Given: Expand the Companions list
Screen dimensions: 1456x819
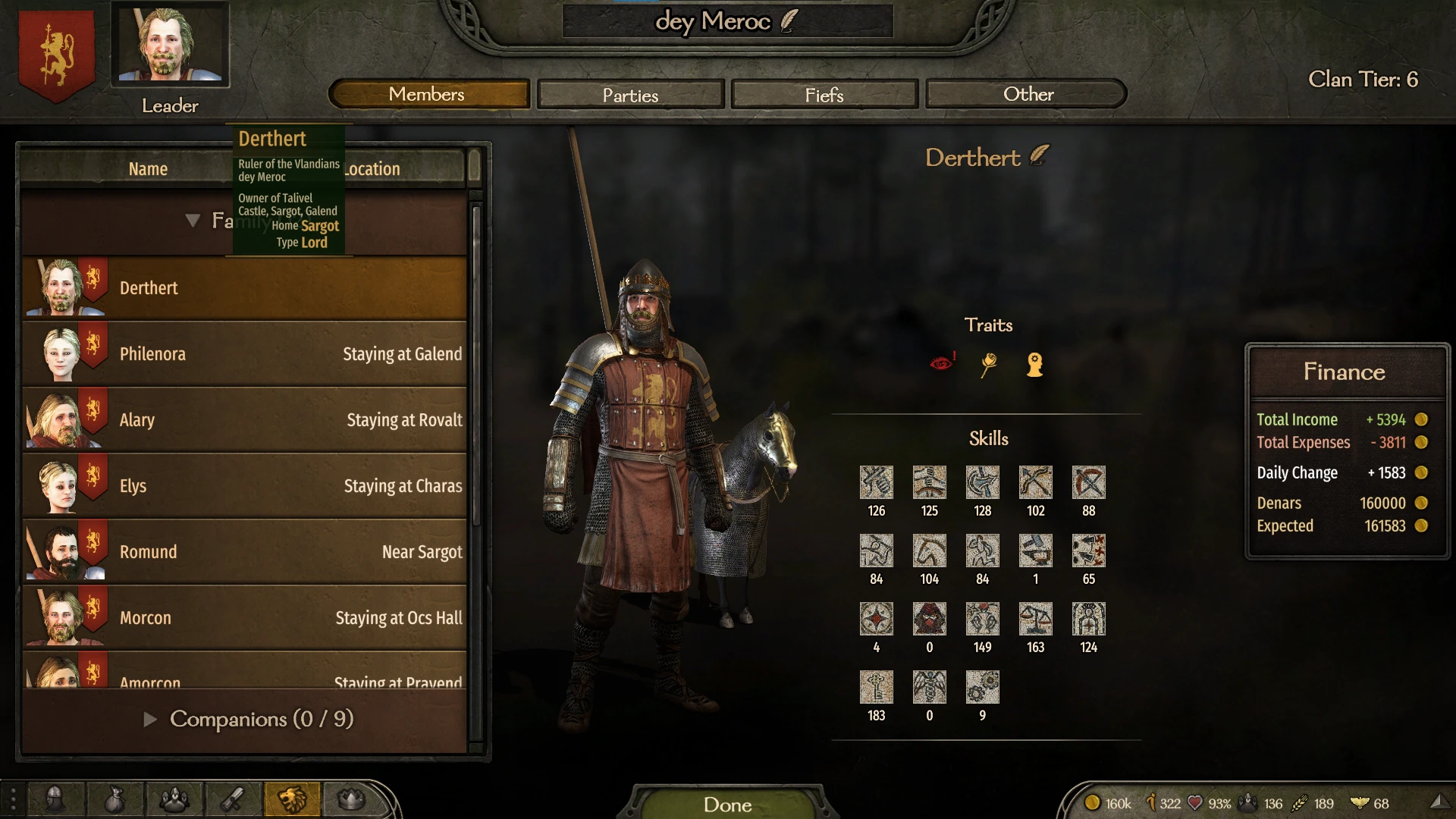Looking at the screenshot, I should pyautogui.click(x=149, y=720).
